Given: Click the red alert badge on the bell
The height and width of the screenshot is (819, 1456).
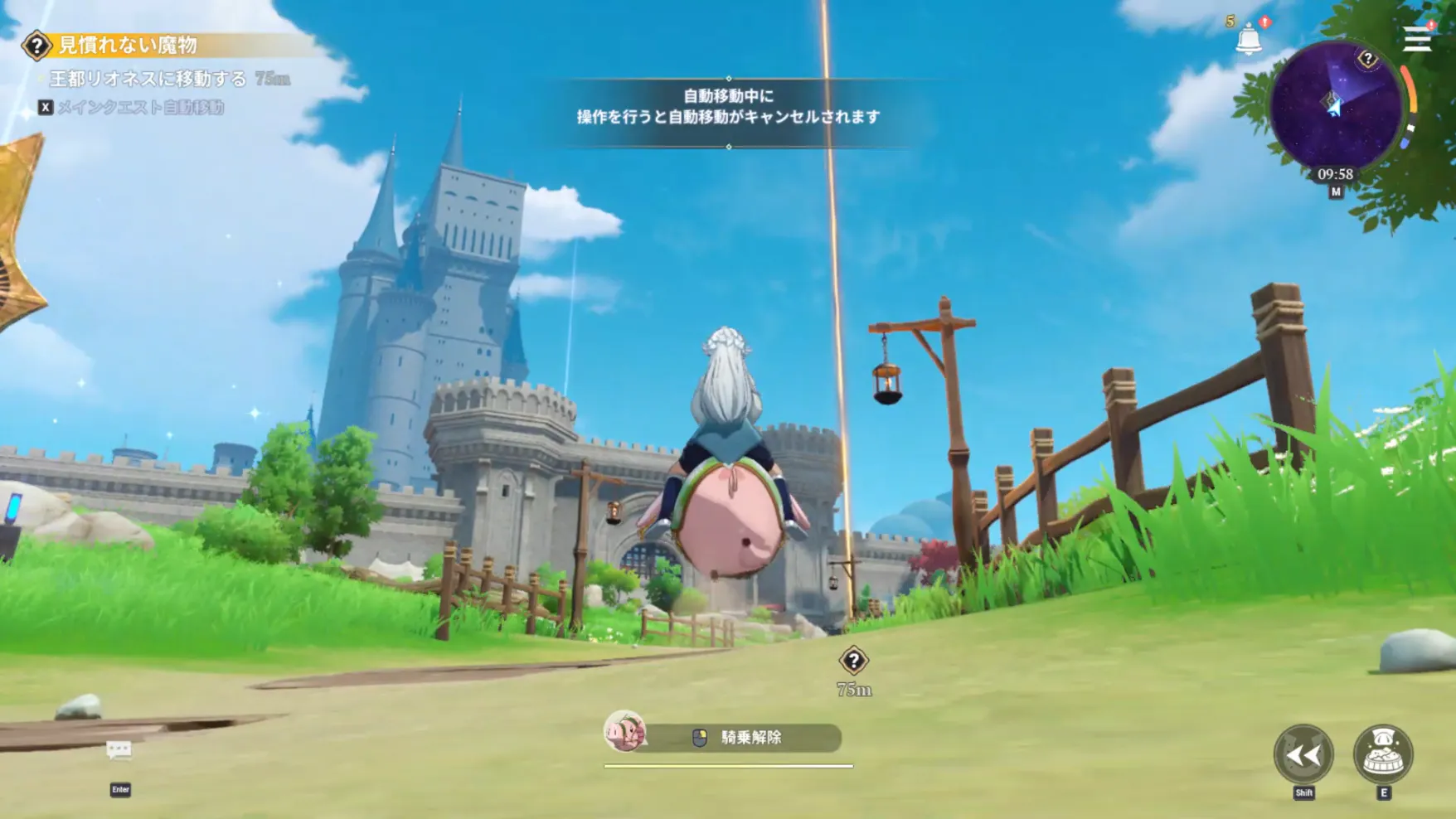Looking at the screenshot, I should click(1264, 22).
